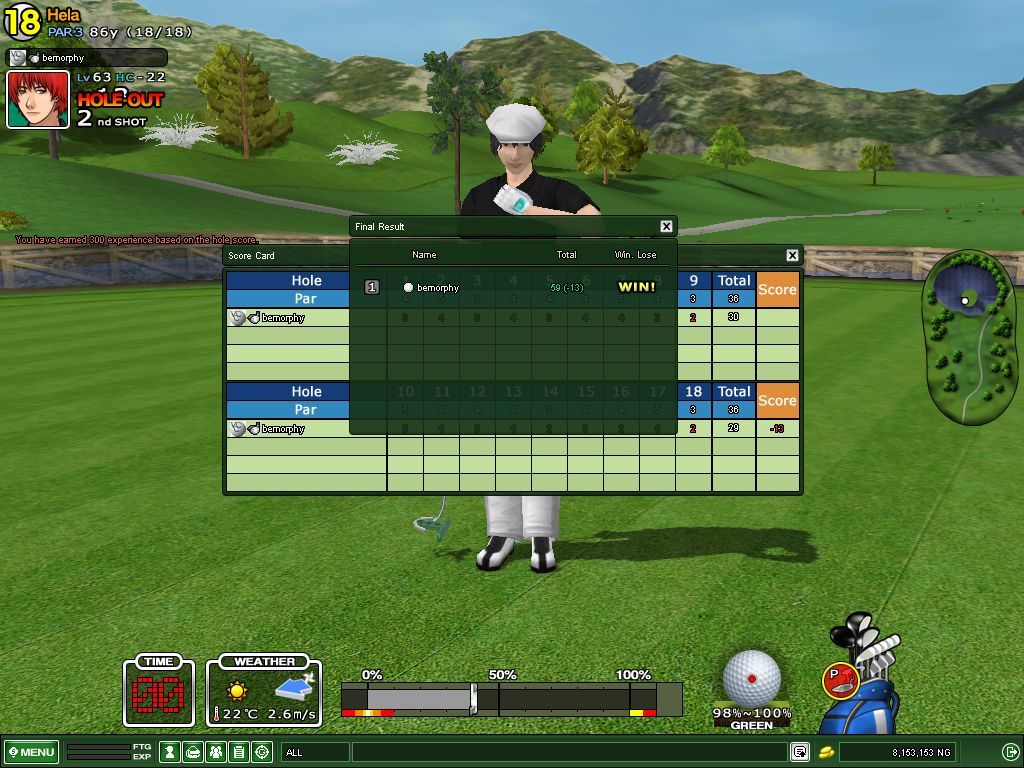The image size is (1024, 768).
Task: Click the weather info panel
Action: pyautogui.click(x=264, y=690)
